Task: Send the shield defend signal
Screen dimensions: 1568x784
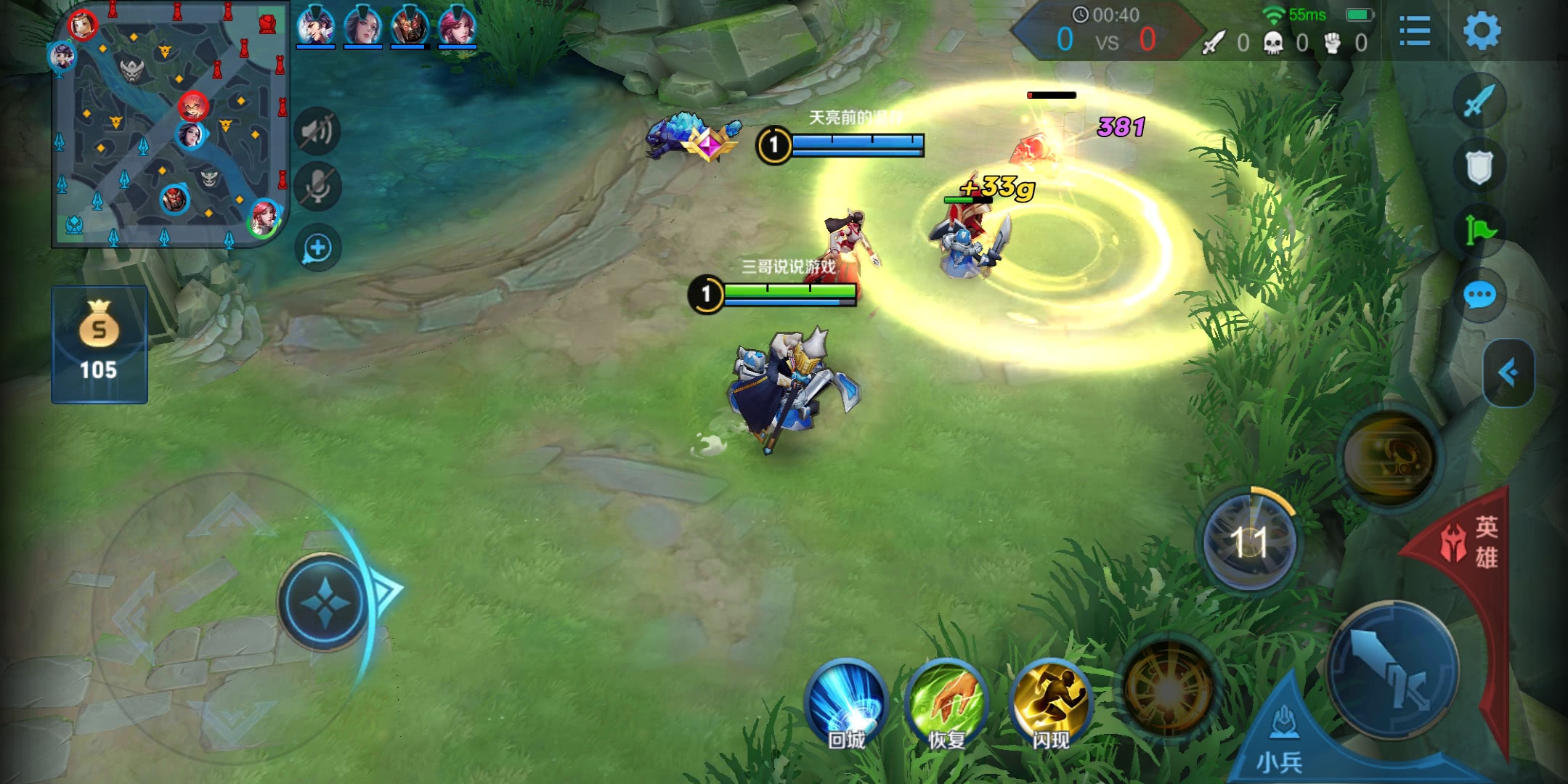Action: (x=1479, y=166)
